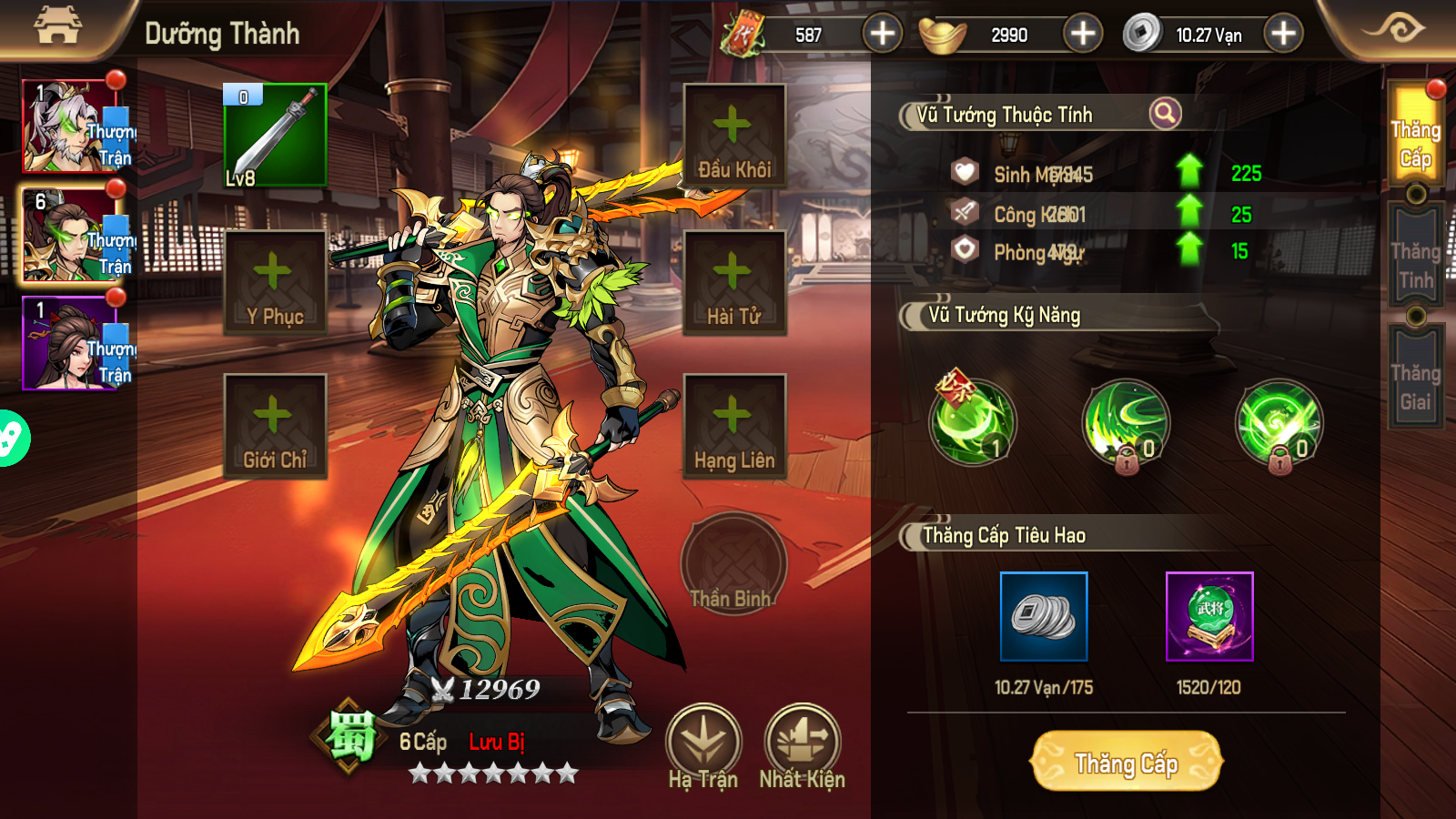1456x819 pixels.
Task: Inspect attributes with the magnifier icon
Action: click(1165, 114)
